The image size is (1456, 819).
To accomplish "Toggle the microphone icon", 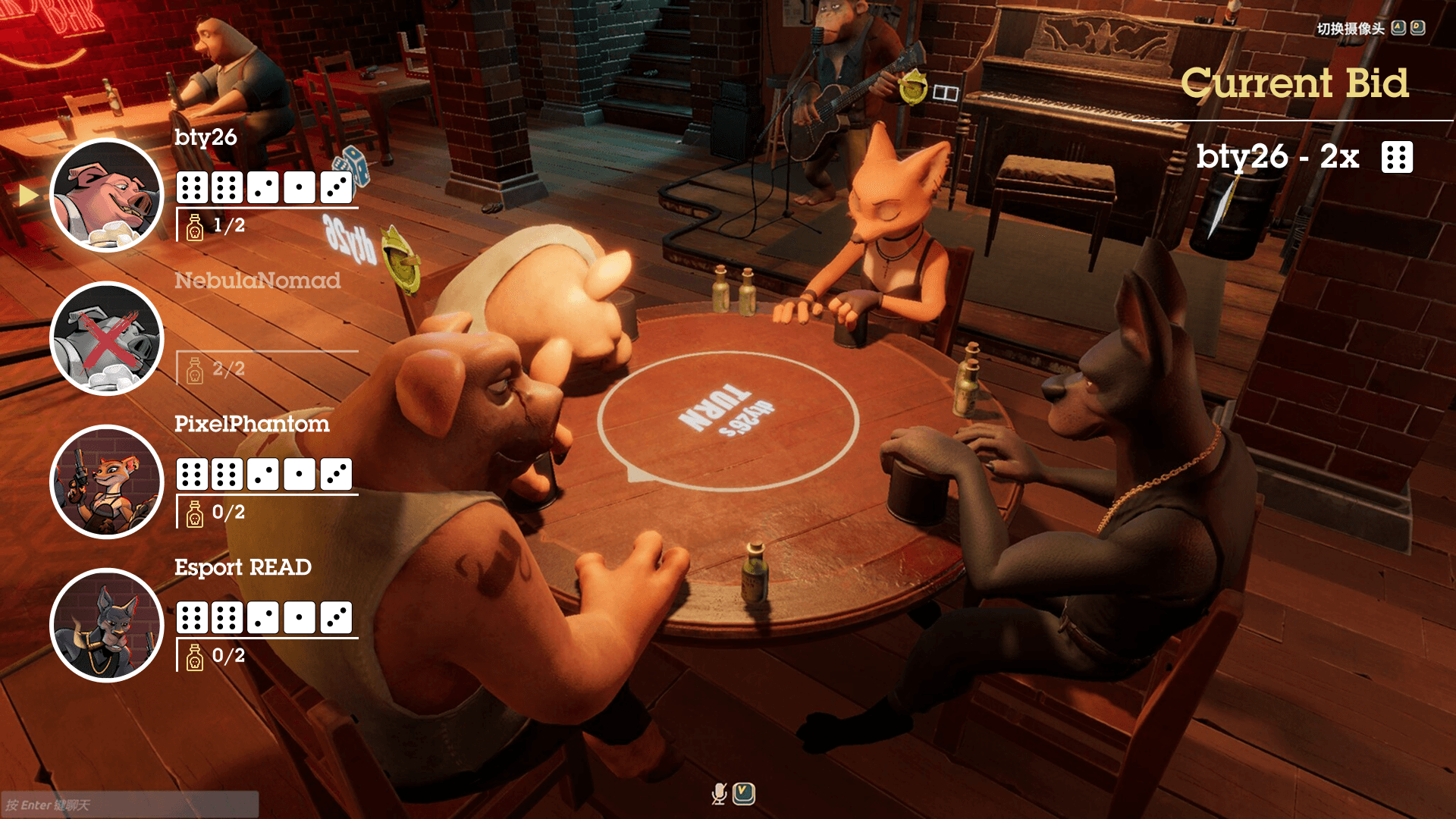I will [719, 794].
